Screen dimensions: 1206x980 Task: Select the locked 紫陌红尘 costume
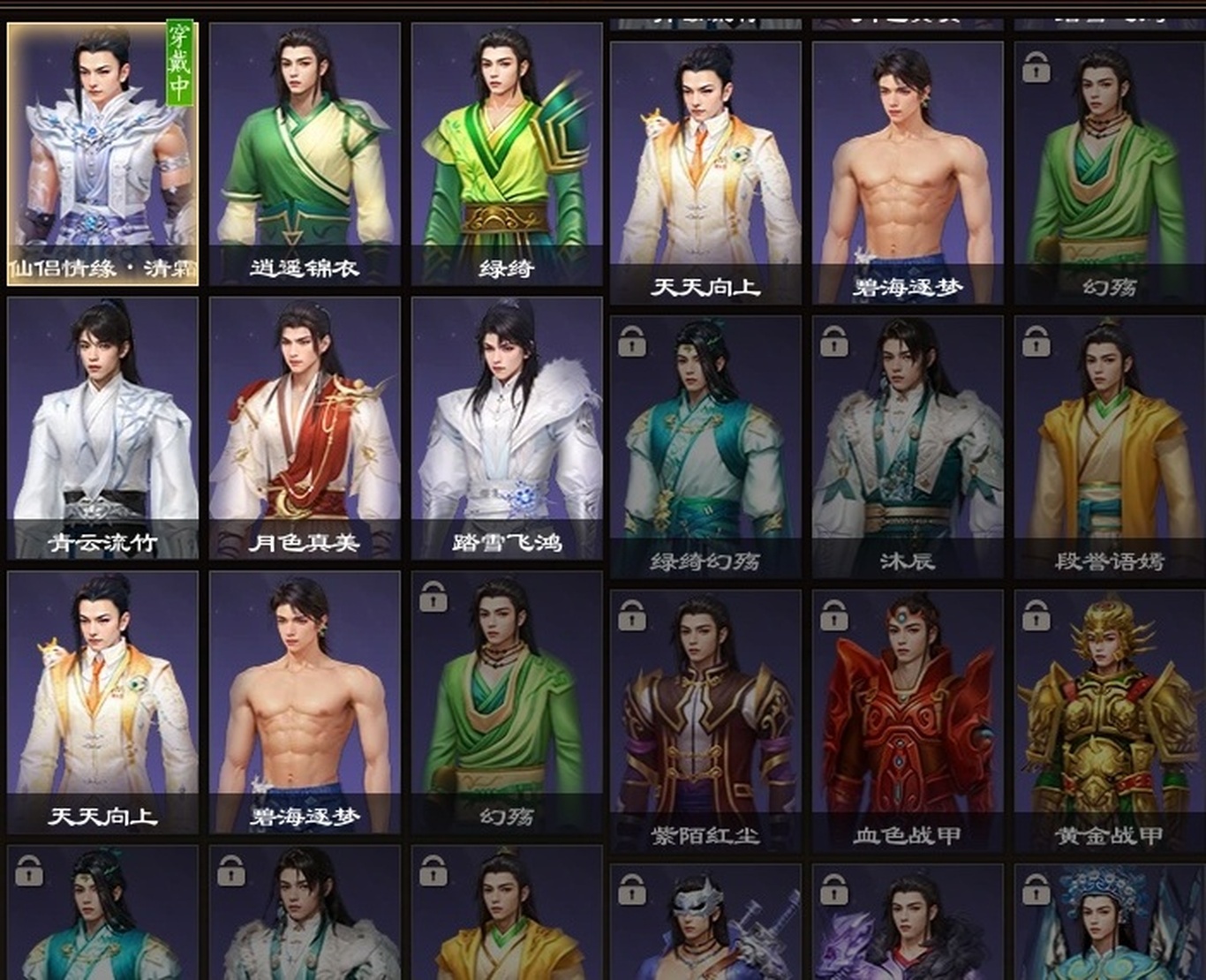(705, 720)
